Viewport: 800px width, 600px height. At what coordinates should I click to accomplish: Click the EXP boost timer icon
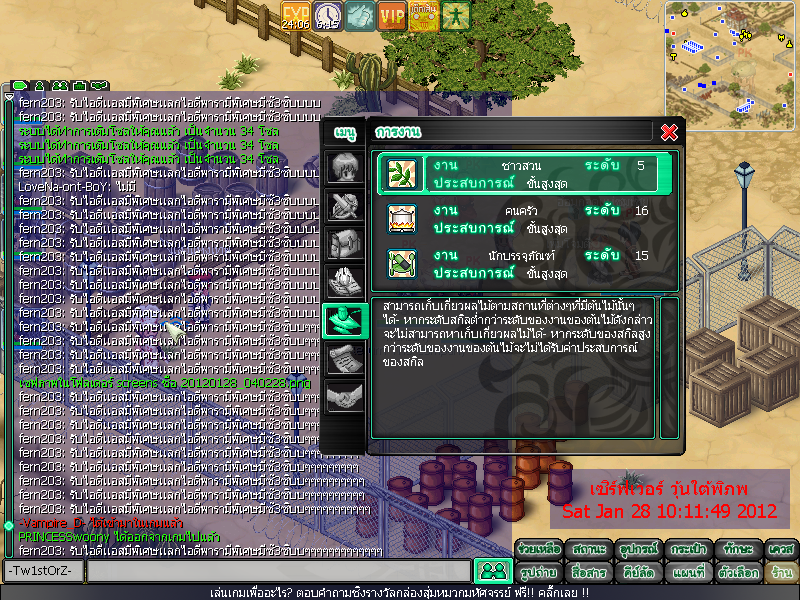click(296, 15)
